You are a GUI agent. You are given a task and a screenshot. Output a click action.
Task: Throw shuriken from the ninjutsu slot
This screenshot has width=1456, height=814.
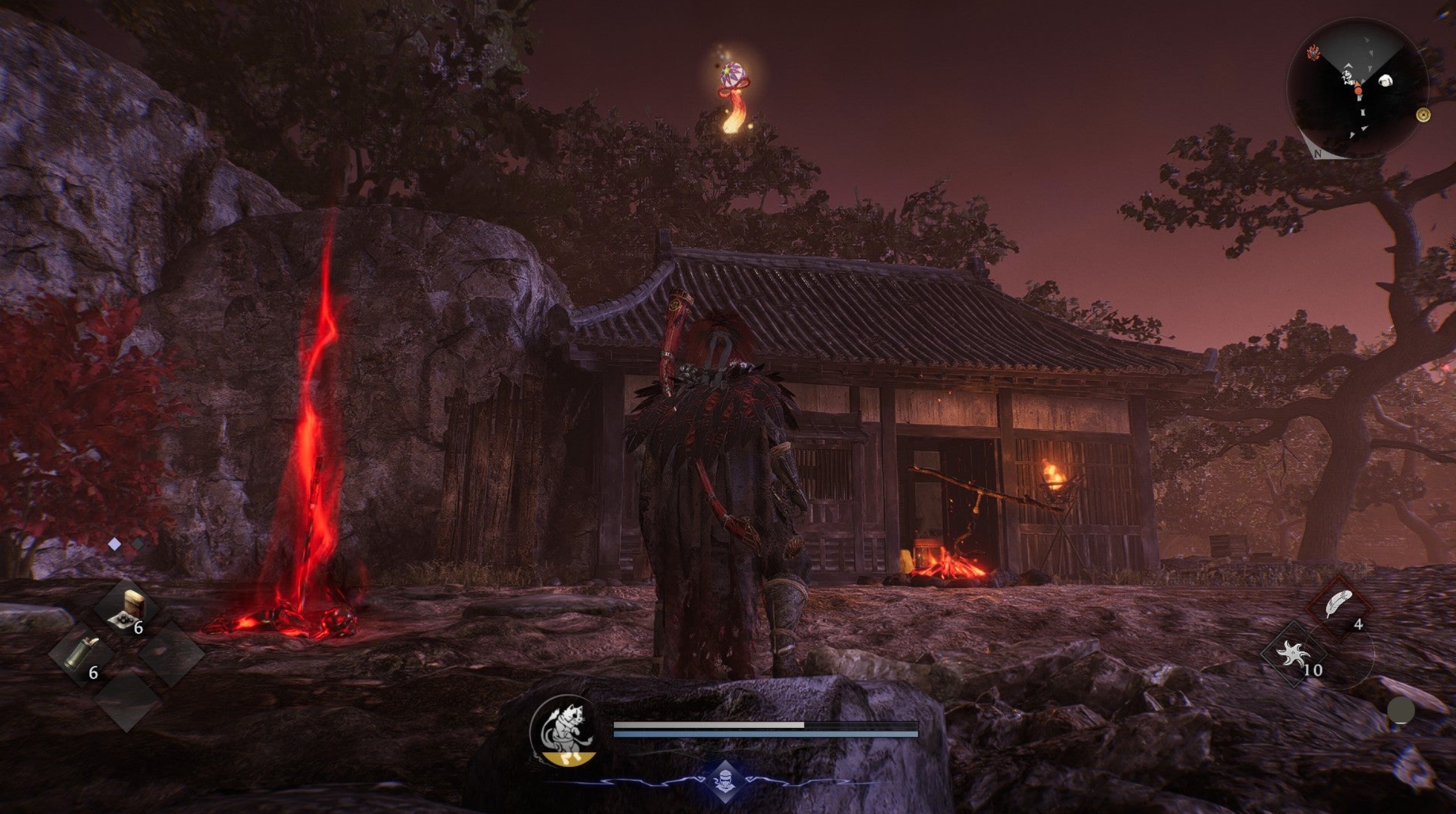tap(1294, 654)
